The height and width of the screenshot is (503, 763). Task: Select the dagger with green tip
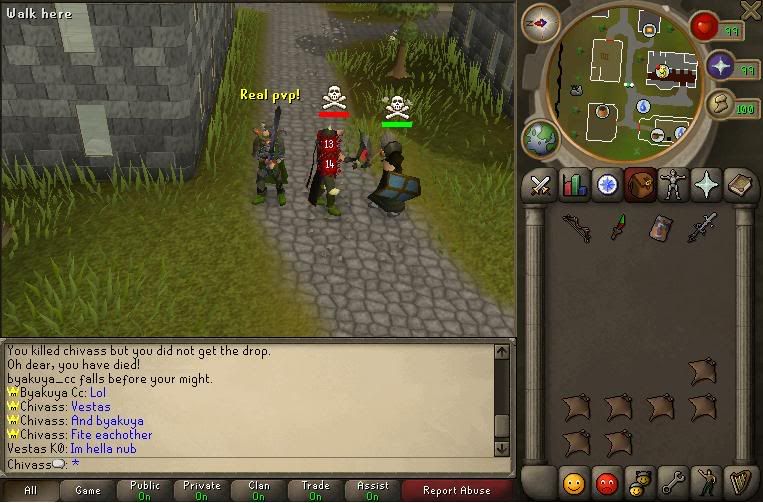point(619,227)
